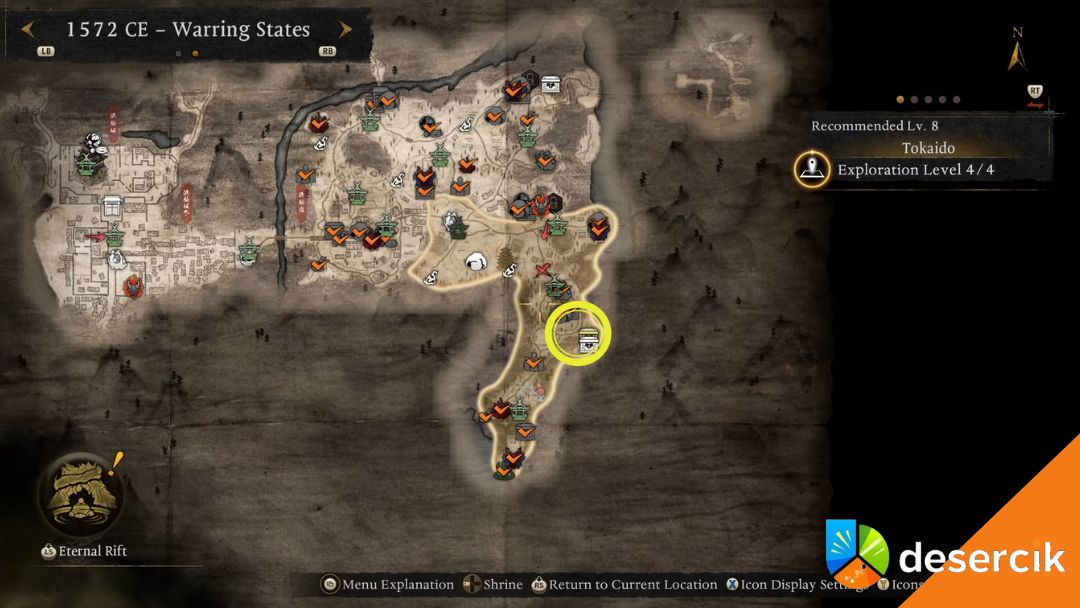Select the red horned demon marker with locks

point(541,205)
